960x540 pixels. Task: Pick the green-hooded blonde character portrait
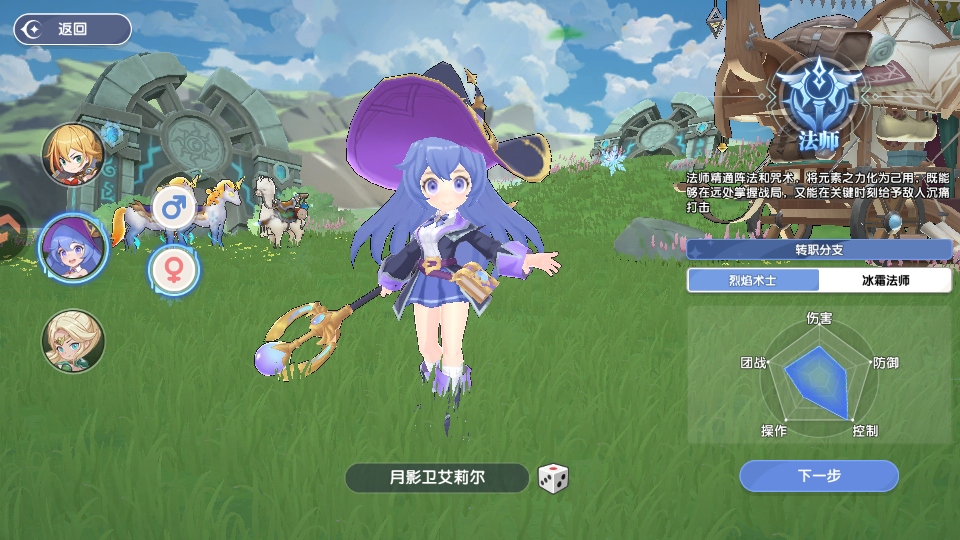[73, 340]
